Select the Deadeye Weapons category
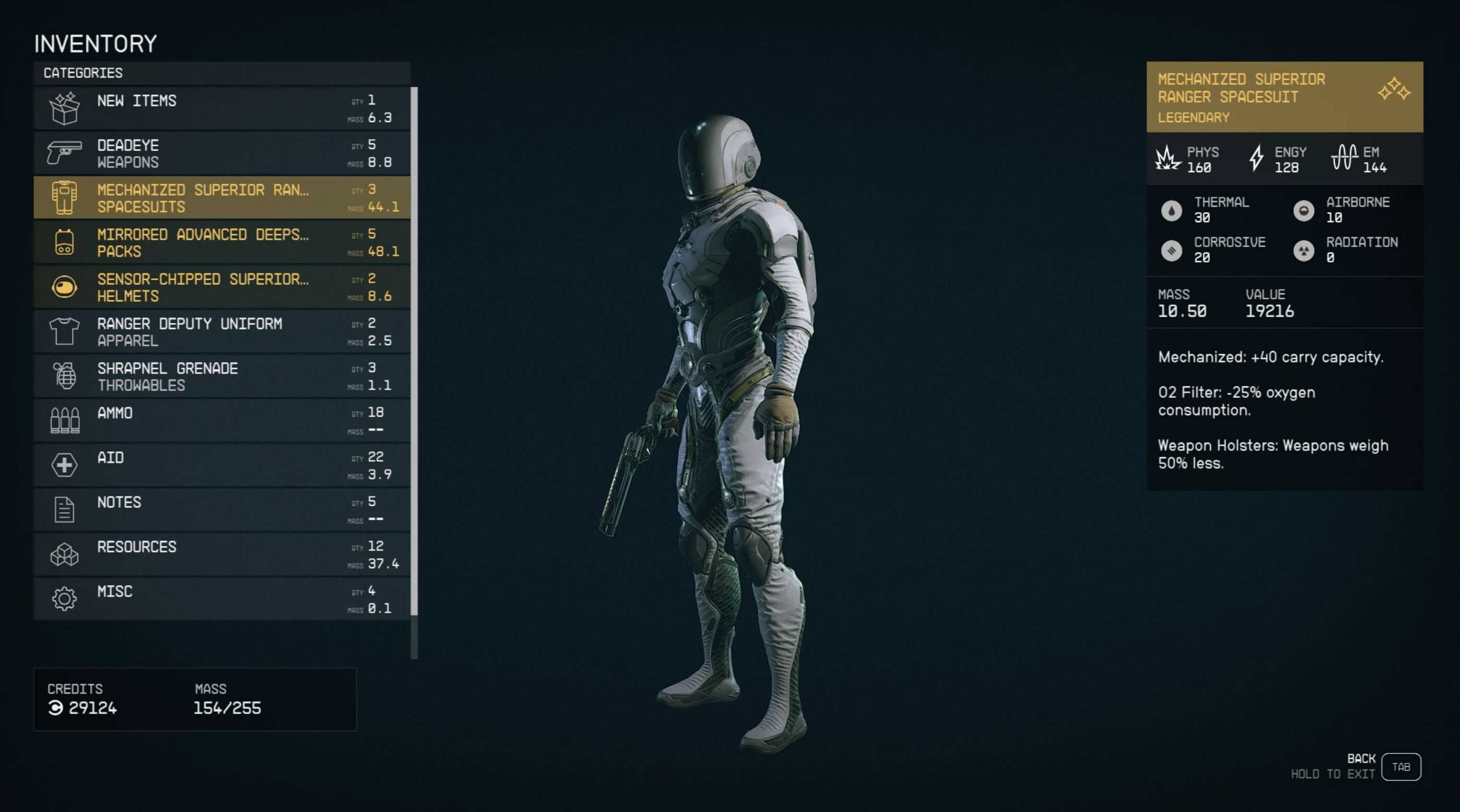This screenshot has height=812, width=1460. 221,153
